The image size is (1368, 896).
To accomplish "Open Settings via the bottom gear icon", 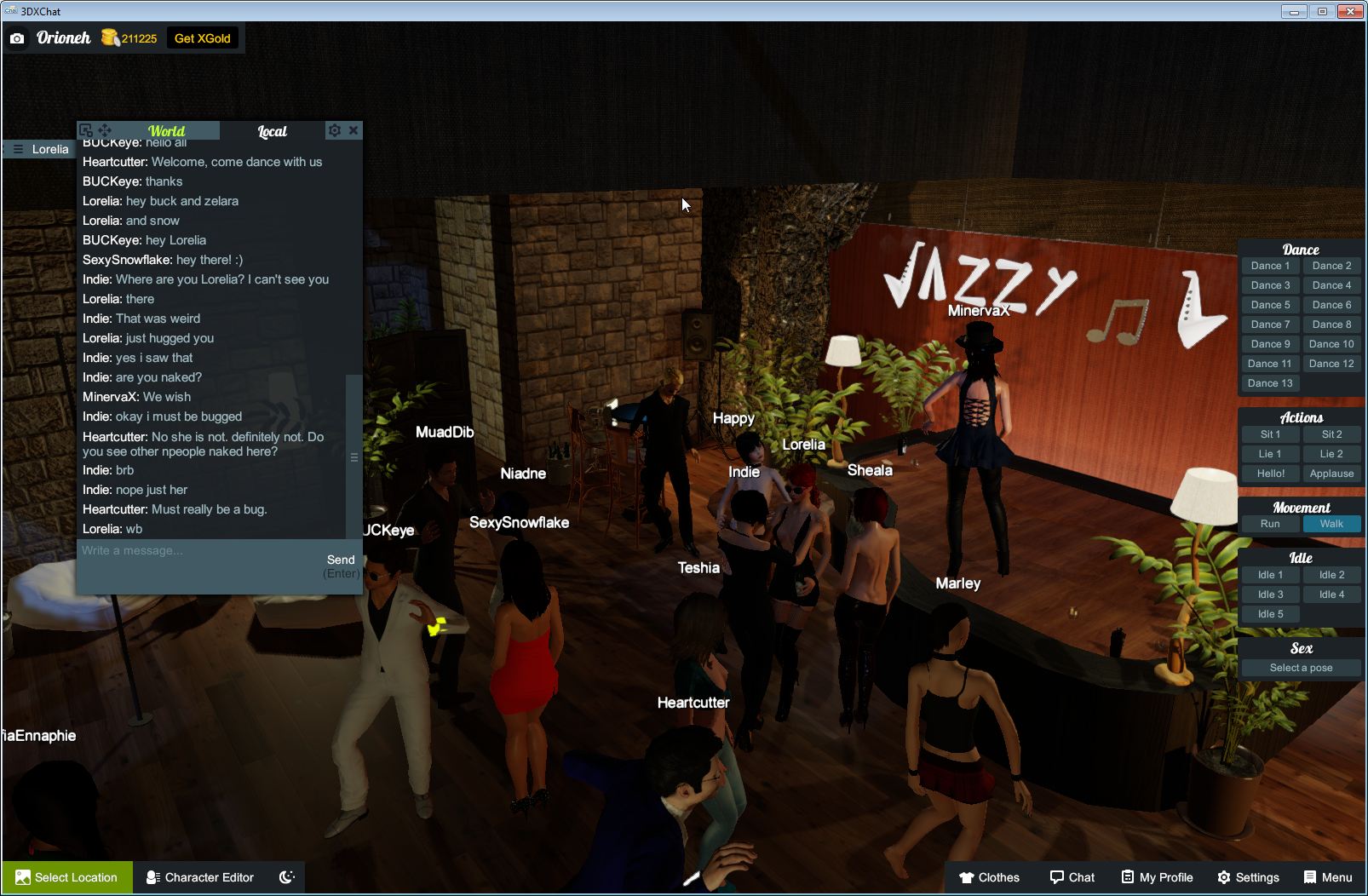I will 1225,877.
